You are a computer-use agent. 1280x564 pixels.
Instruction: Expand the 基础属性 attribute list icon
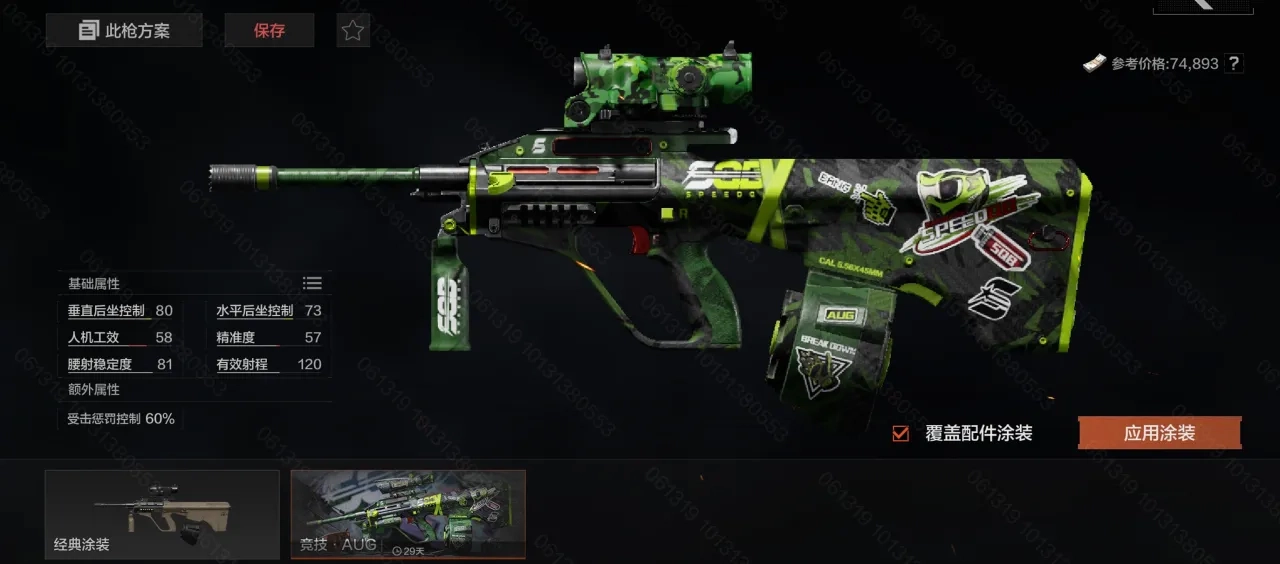[312, 283]
